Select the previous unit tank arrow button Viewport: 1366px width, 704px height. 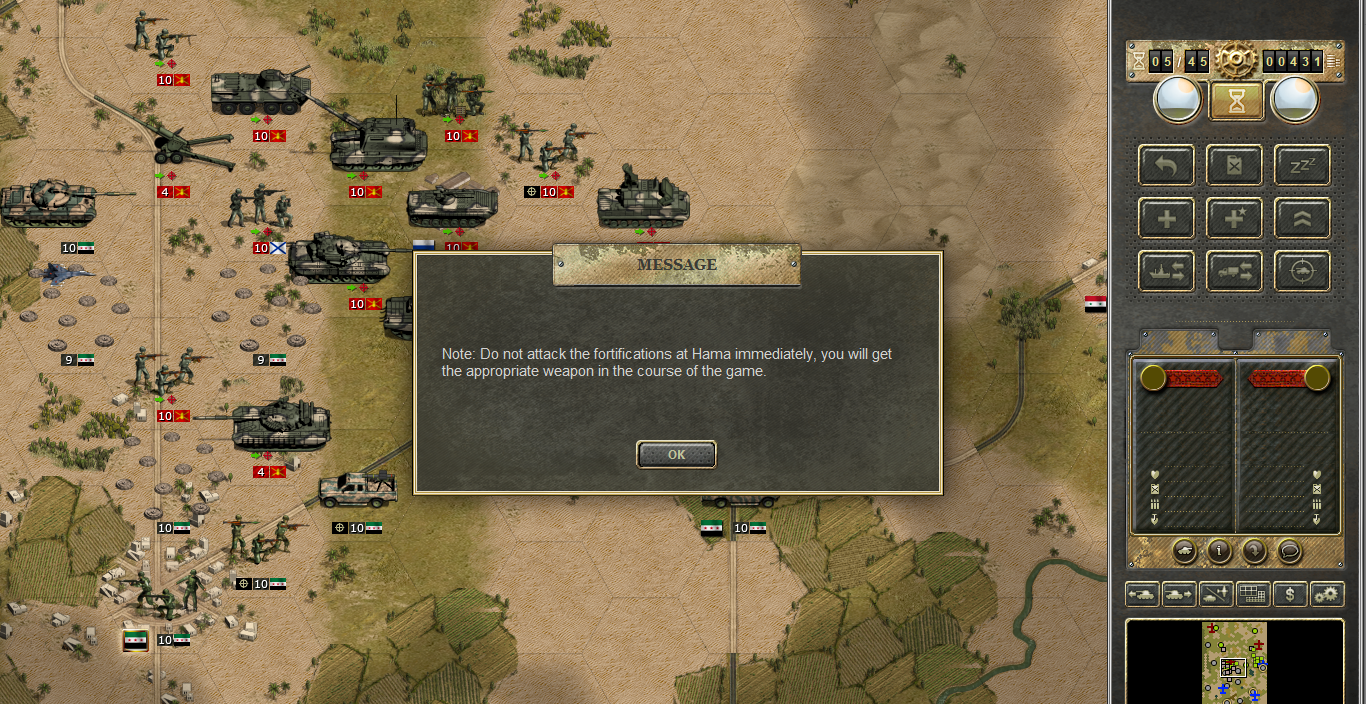(x=1142, y=594)
